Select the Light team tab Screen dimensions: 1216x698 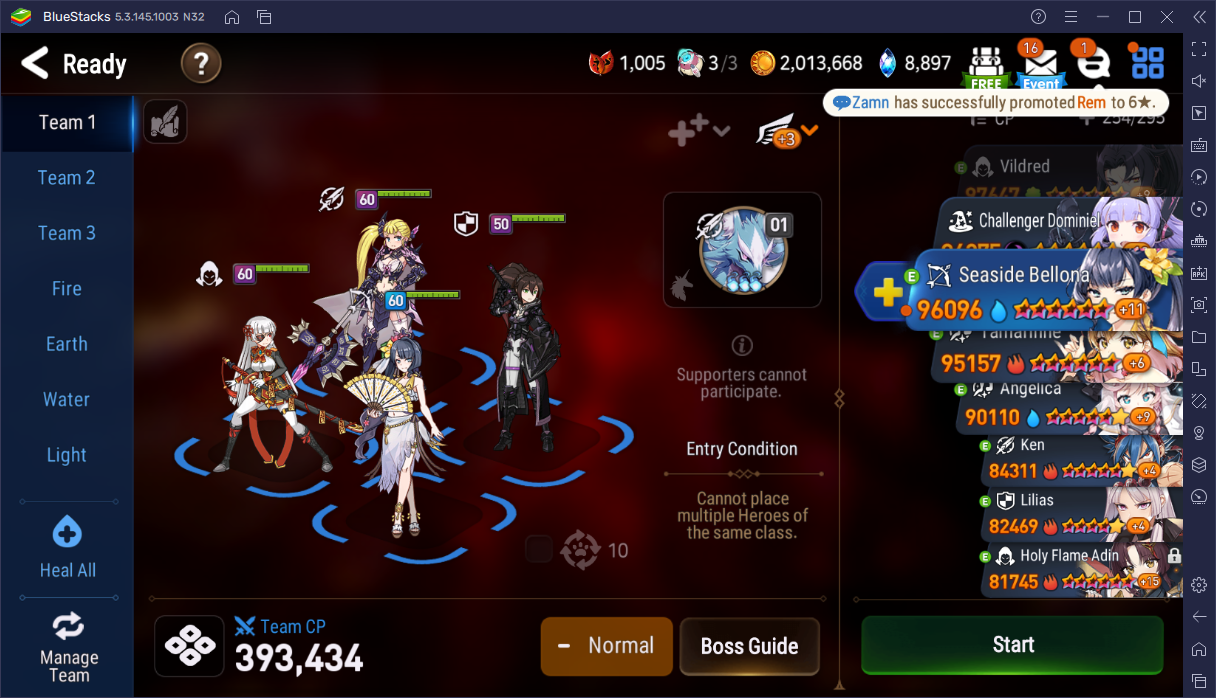(66, 455)
